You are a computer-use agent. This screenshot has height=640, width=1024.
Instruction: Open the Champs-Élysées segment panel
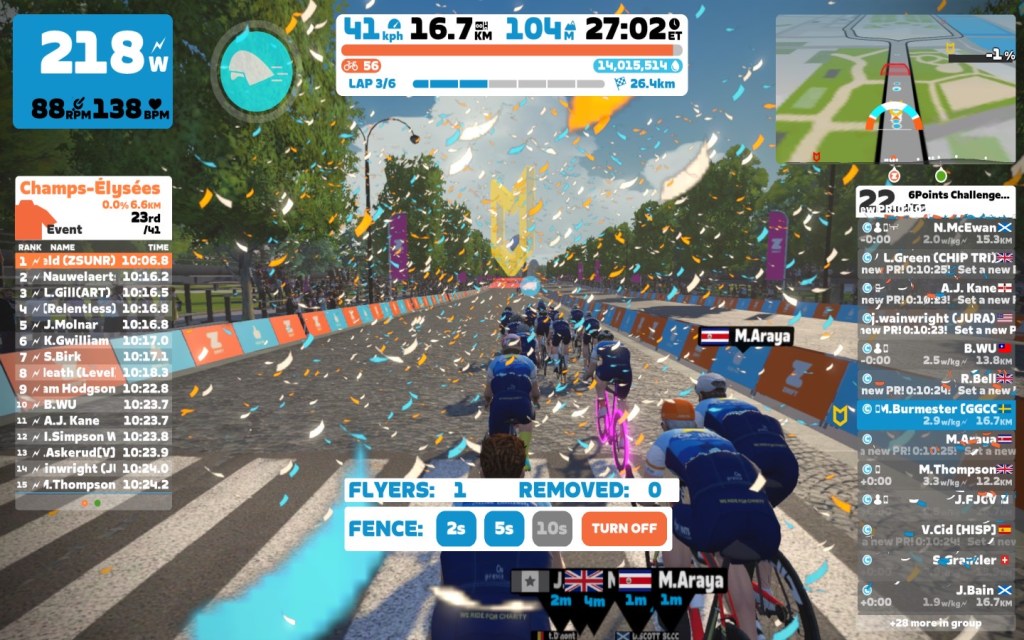pos(93,207)
